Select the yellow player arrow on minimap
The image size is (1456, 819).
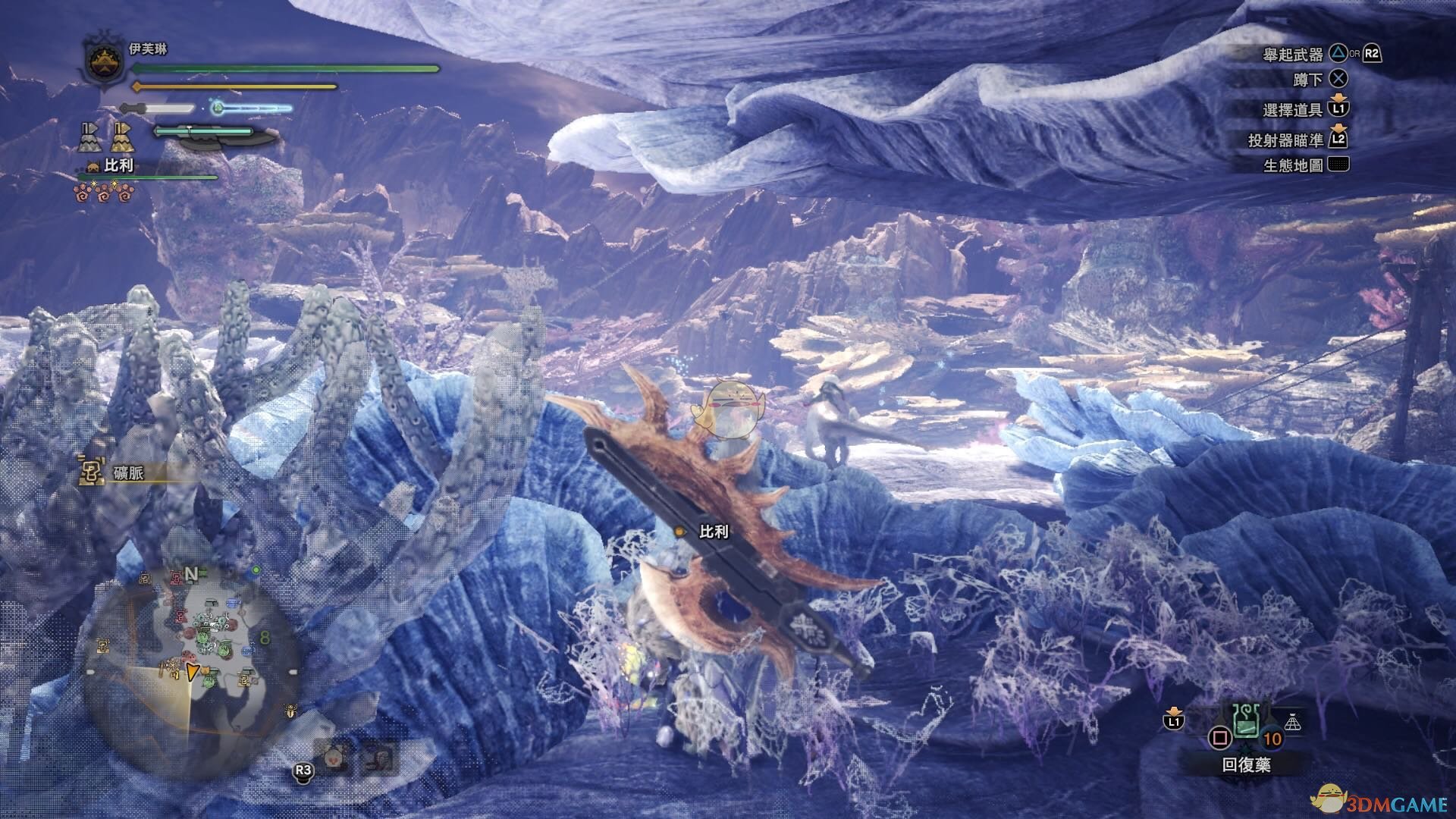[193, 670]
